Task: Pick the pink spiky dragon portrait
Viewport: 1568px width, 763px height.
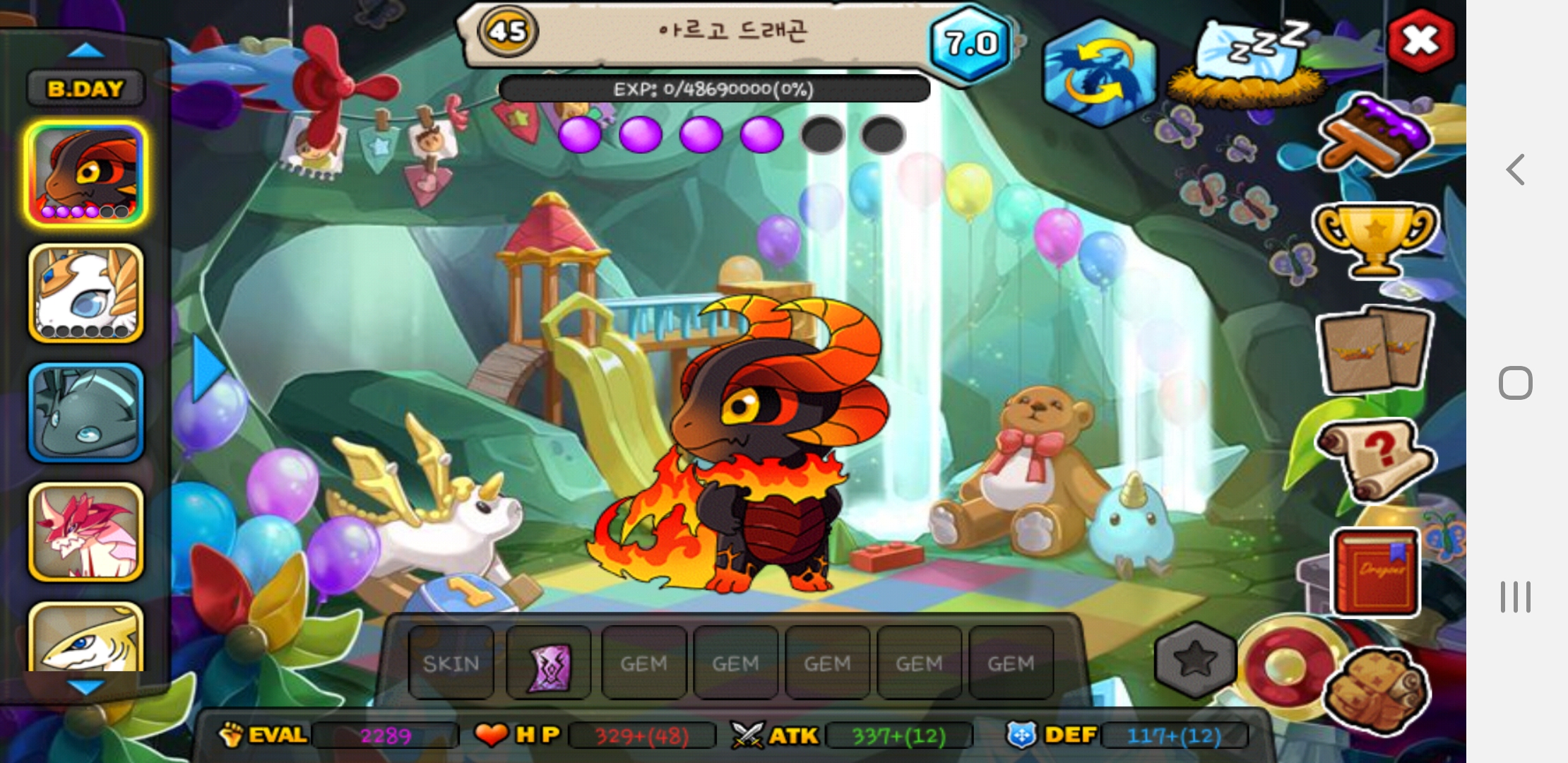Action: pyautogui.click(x=86, y=532)
